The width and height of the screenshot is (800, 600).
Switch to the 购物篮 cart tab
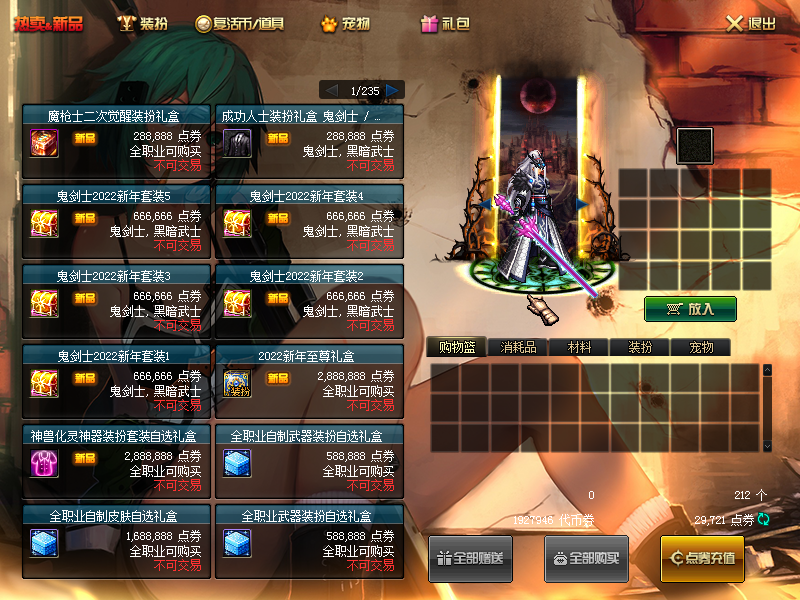click(457, 348)
